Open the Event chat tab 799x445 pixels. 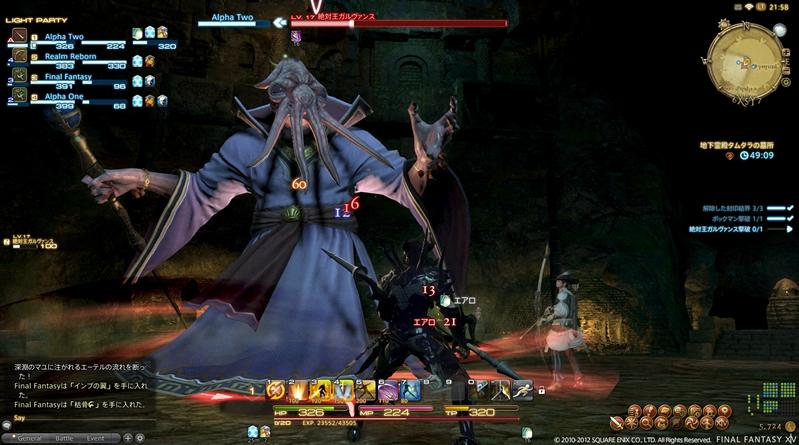(x=96, y=438)
